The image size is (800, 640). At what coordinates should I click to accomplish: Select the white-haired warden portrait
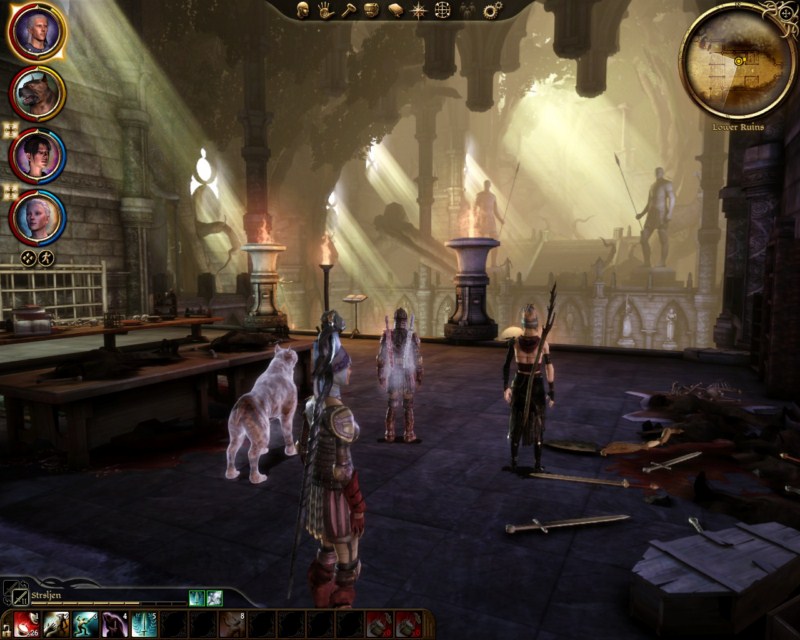(x=37, y=32)
